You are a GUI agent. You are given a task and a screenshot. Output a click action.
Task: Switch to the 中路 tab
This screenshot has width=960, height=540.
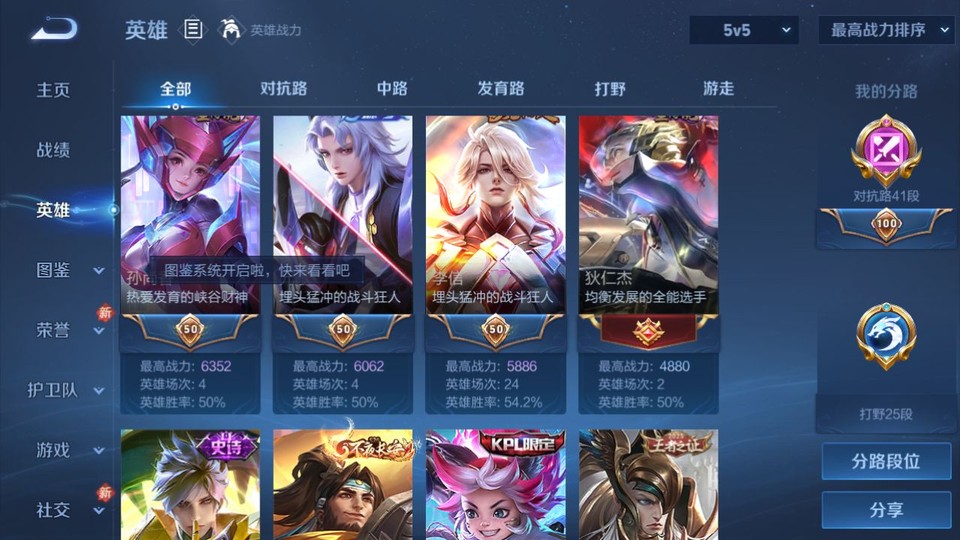point(392,88)
